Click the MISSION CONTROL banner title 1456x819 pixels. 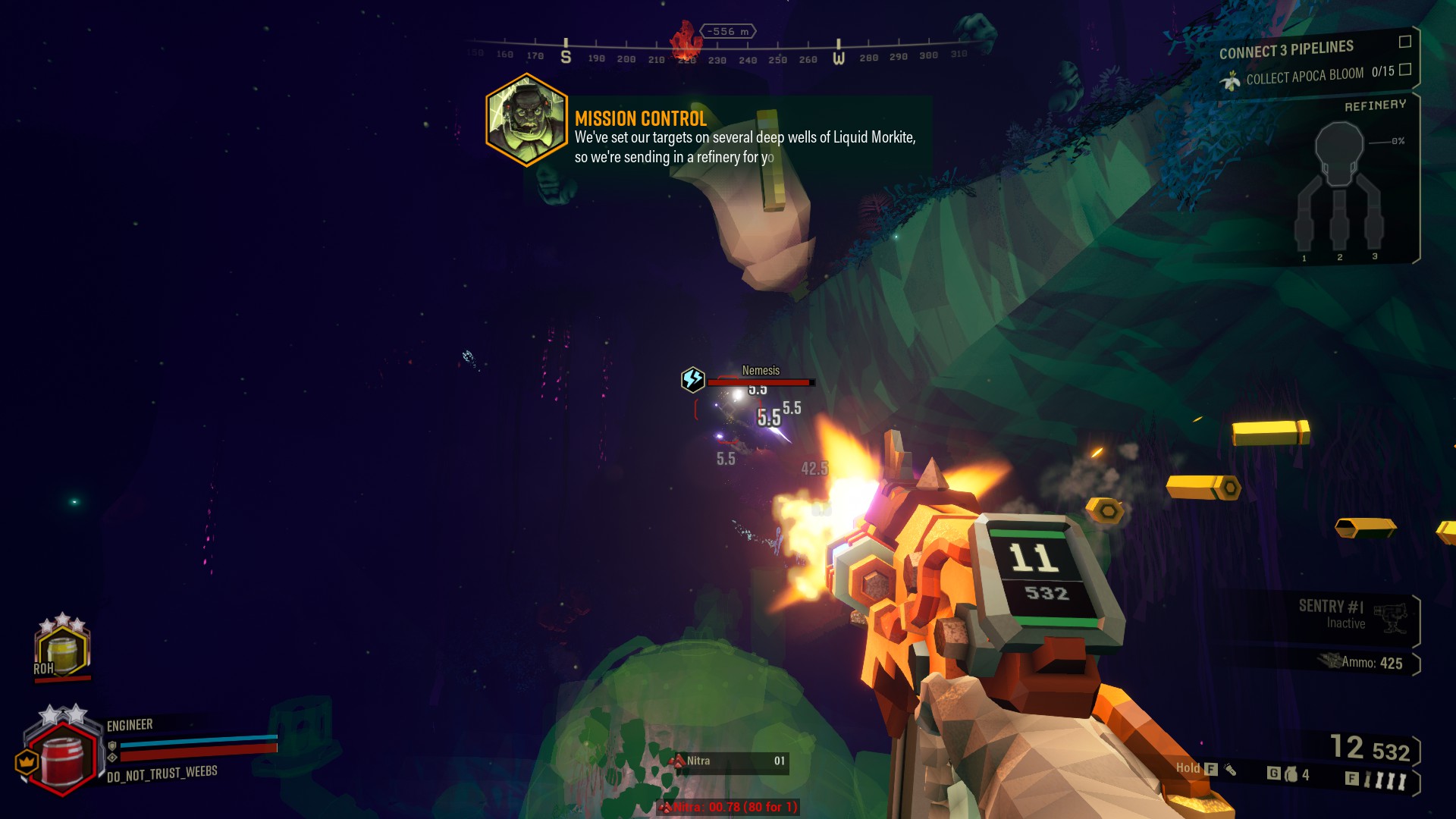click(639, 118)
